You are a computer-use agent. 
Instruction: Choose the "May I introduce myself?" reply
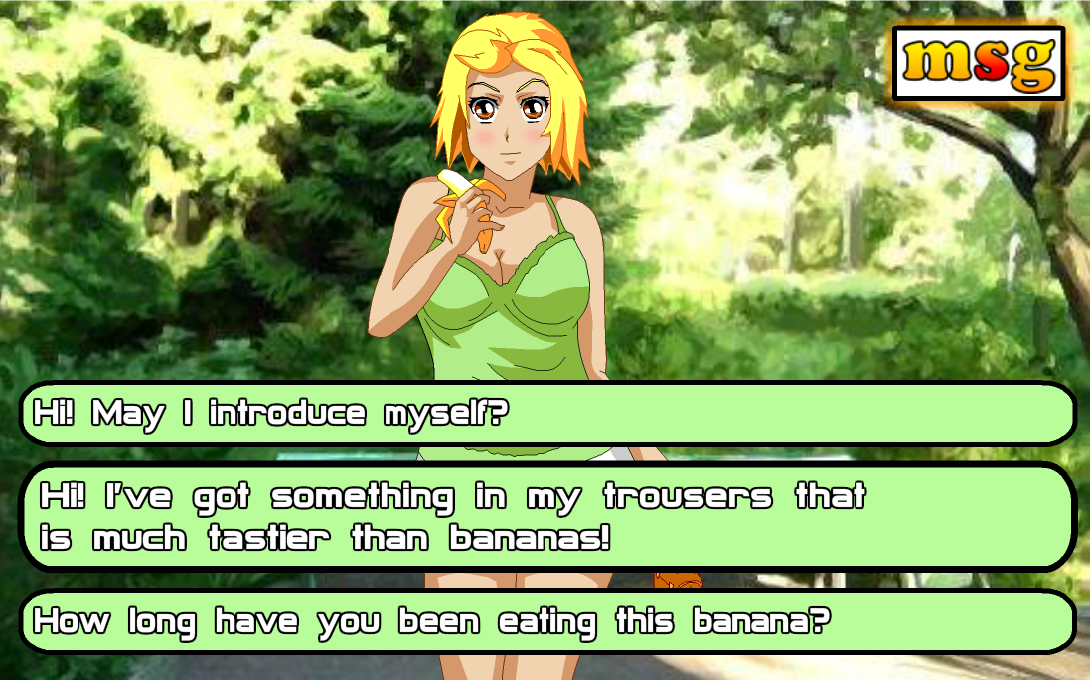[x=546, y=413]
